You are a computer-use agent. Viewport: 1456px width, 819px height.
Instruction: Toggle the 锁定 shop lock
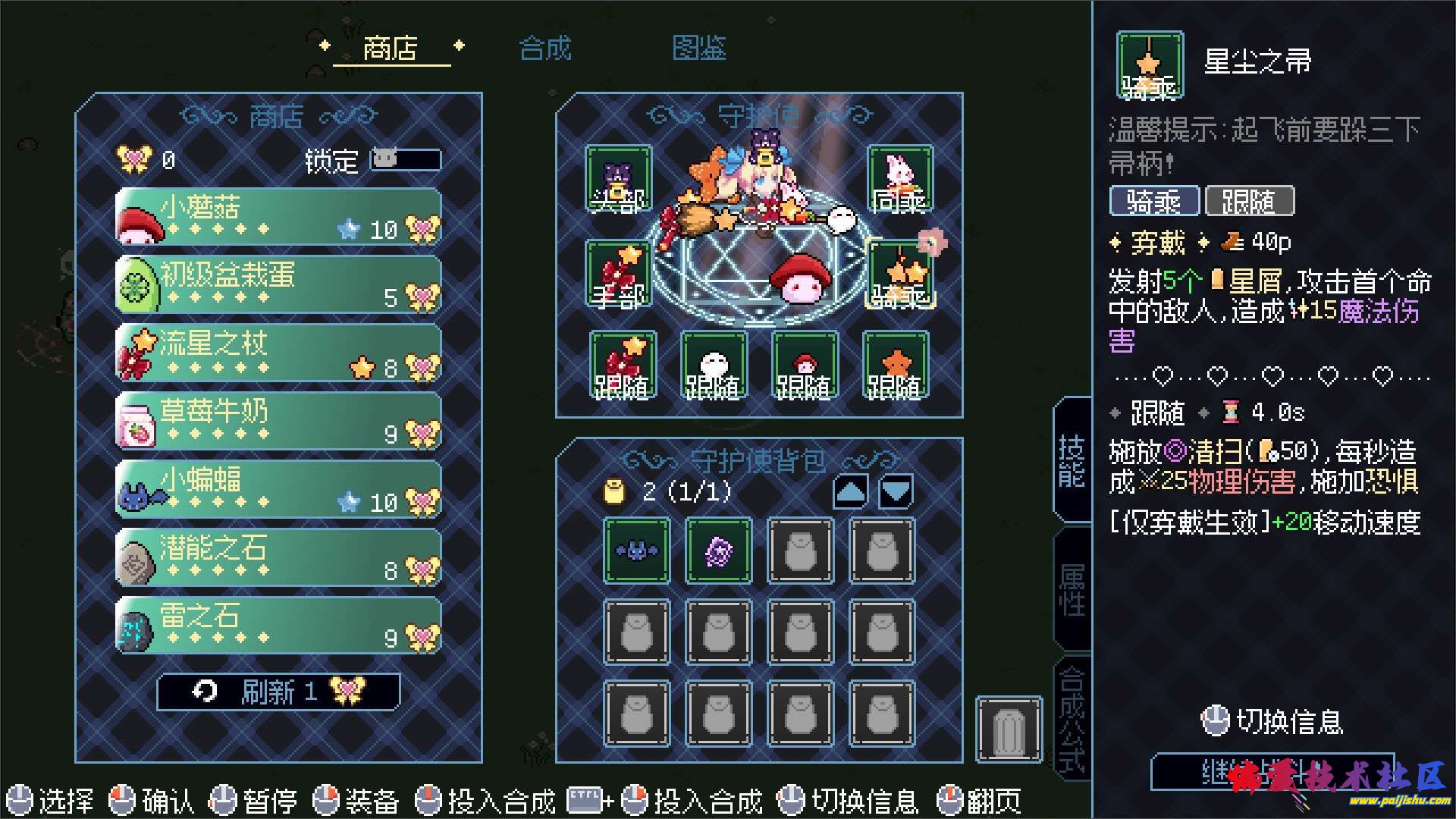pyautogui.click(x=405, y=160)
